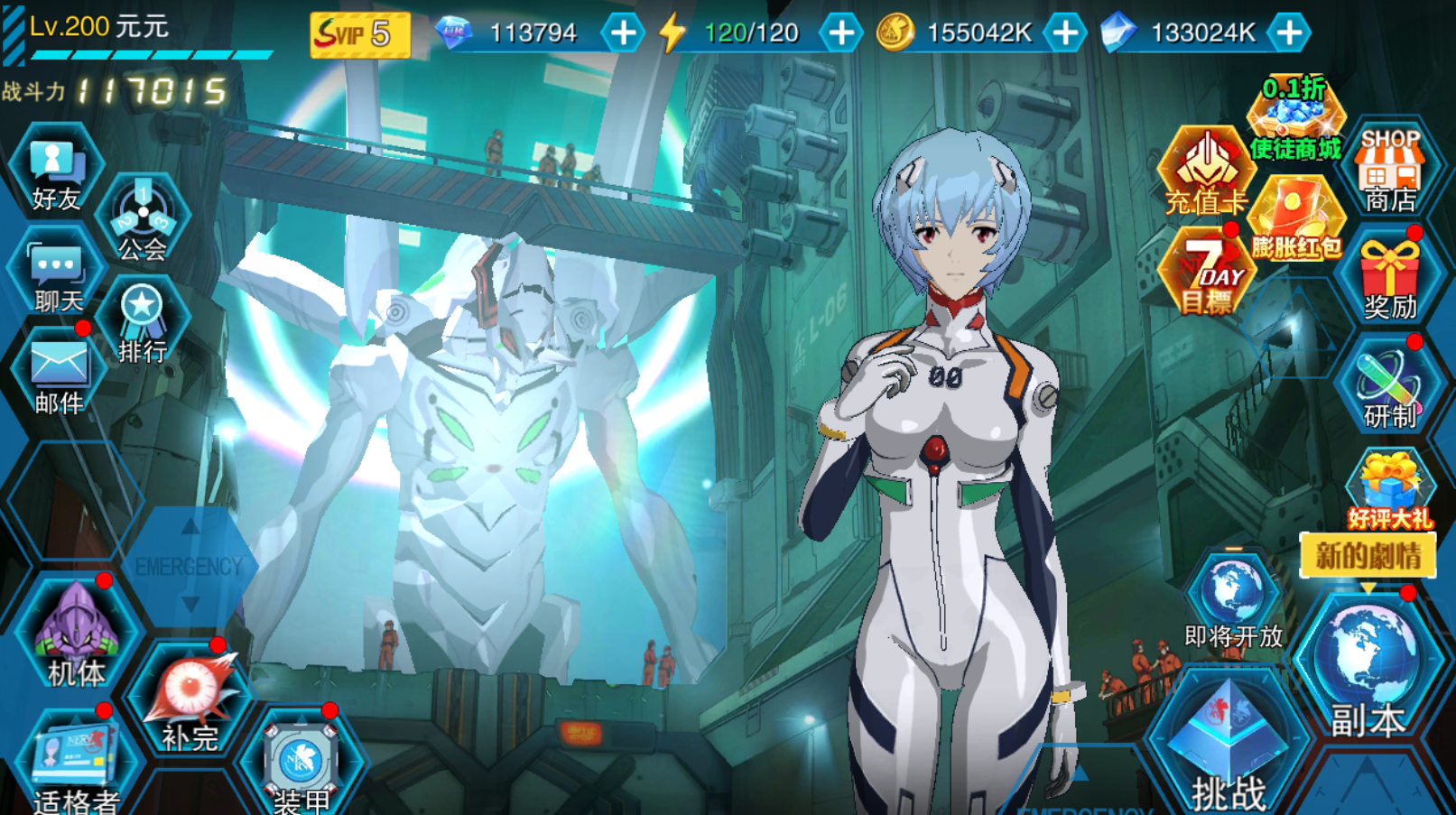The height and width of the screenshot is (815, 1456).
Task: Open the 聊天 chat window
Action: pyautogui.click(x=58, y=277)
